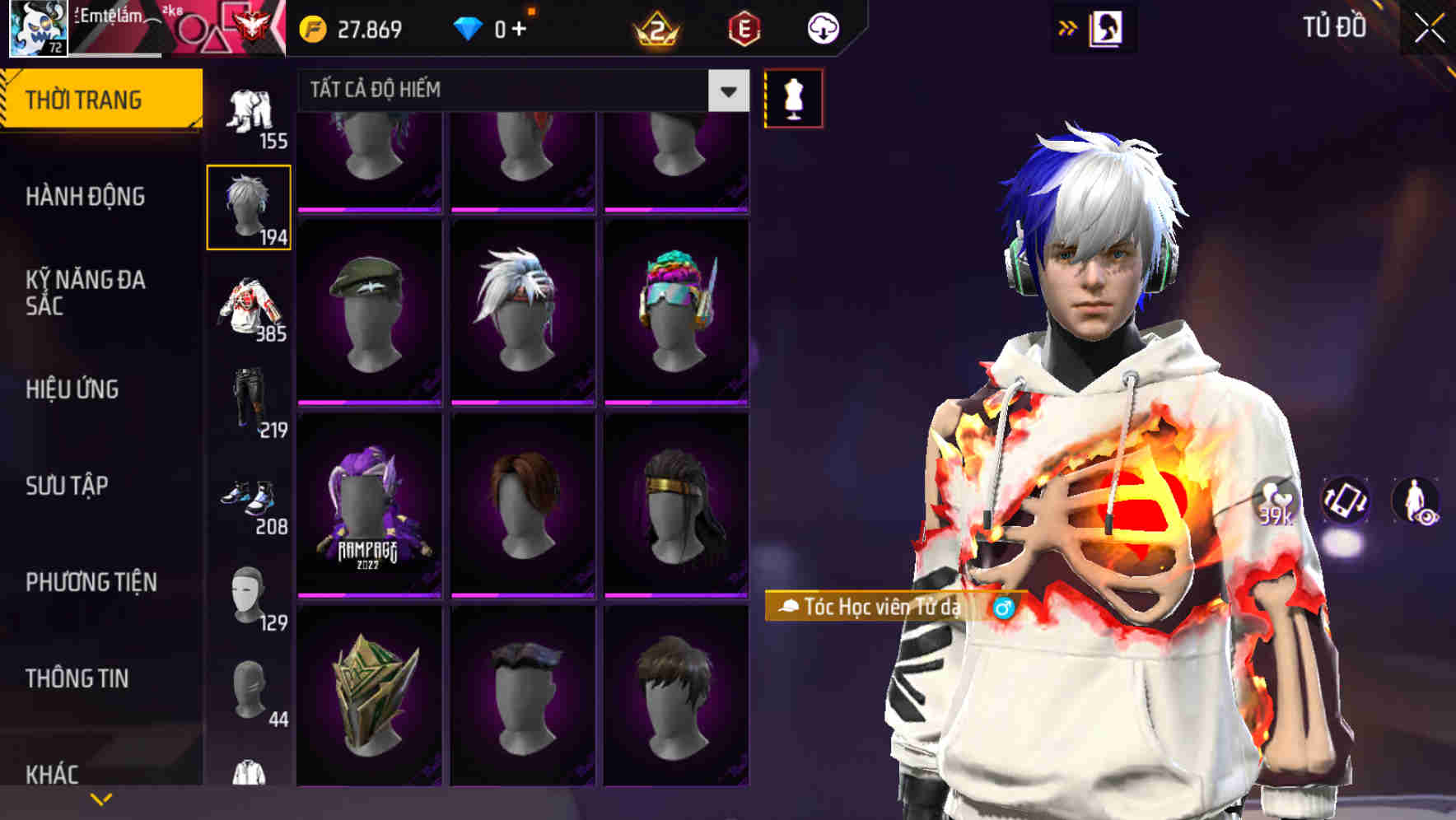Click the double arrow collapse near top right
The height and width of the screenshot is (820, 1456).
(1066, 27)
